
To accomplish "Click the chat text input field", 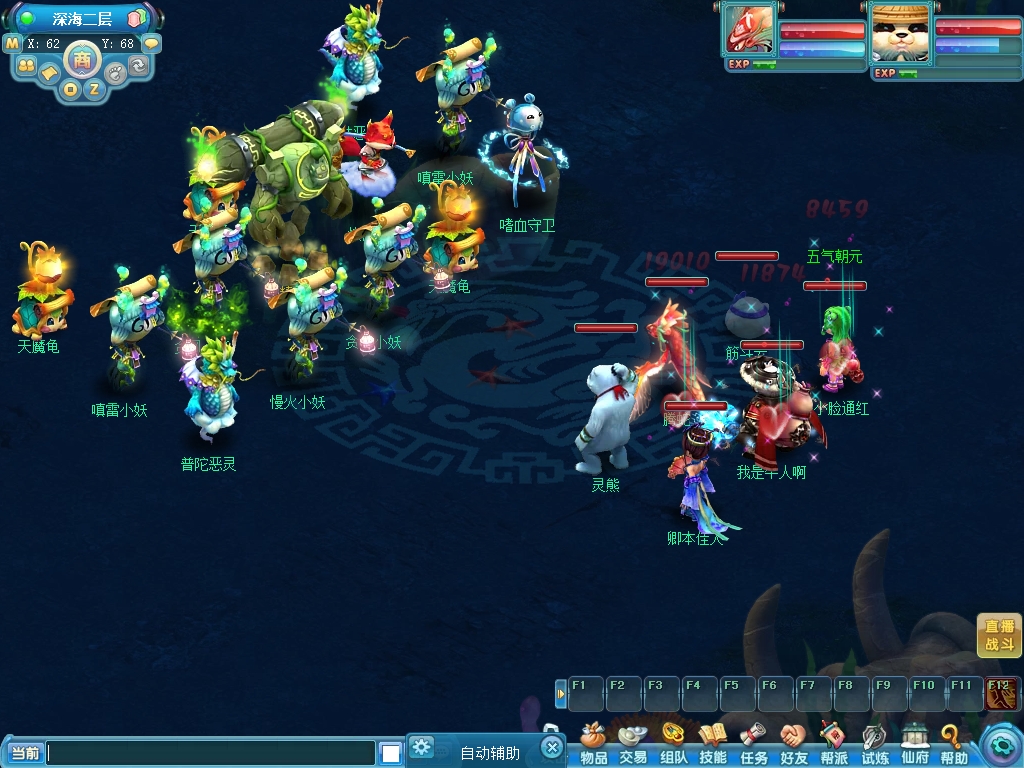I will point(210,753).
